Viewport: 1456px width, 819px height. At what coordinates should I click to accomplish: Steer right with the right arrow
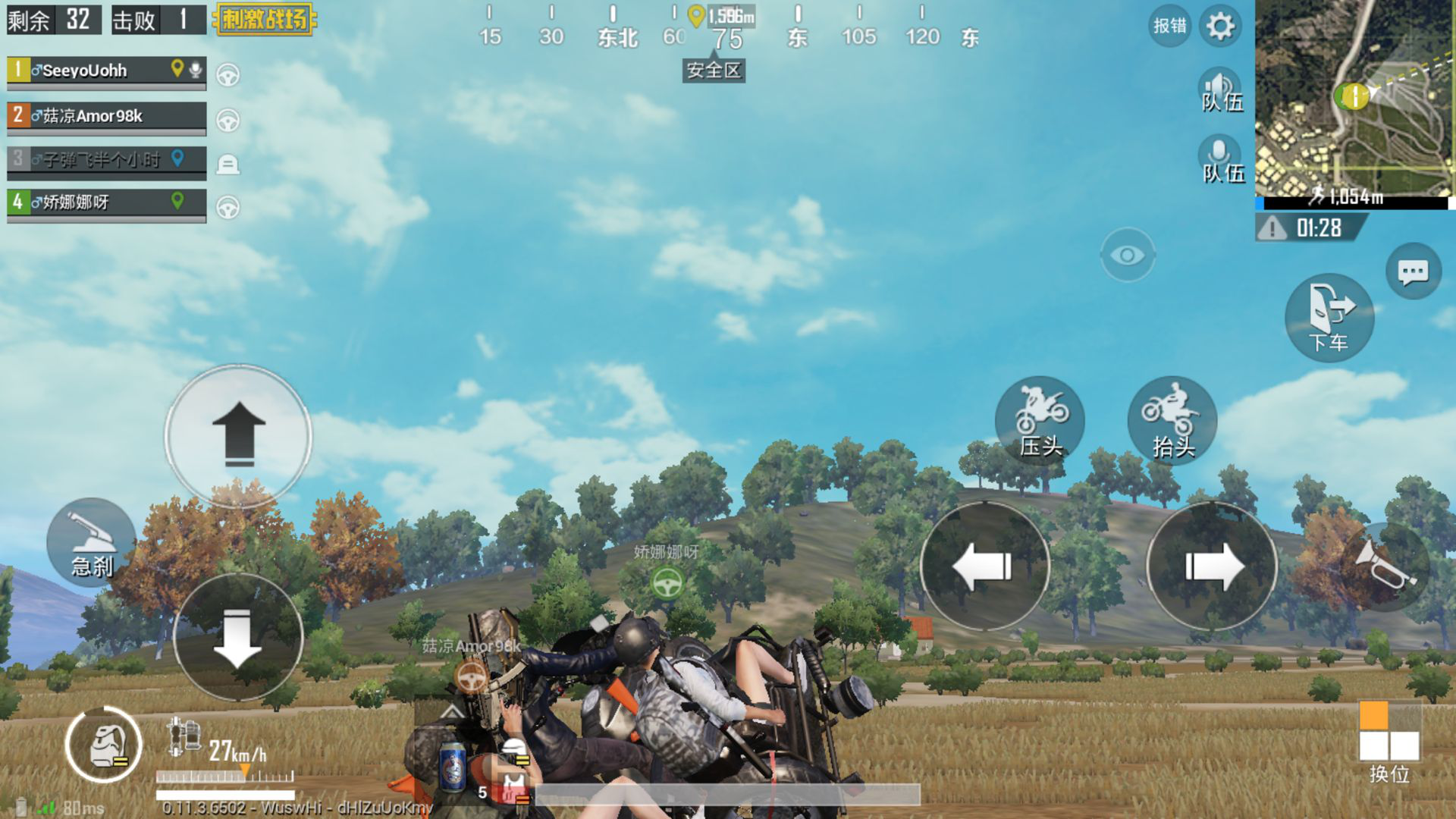(x=1212, y=566)
